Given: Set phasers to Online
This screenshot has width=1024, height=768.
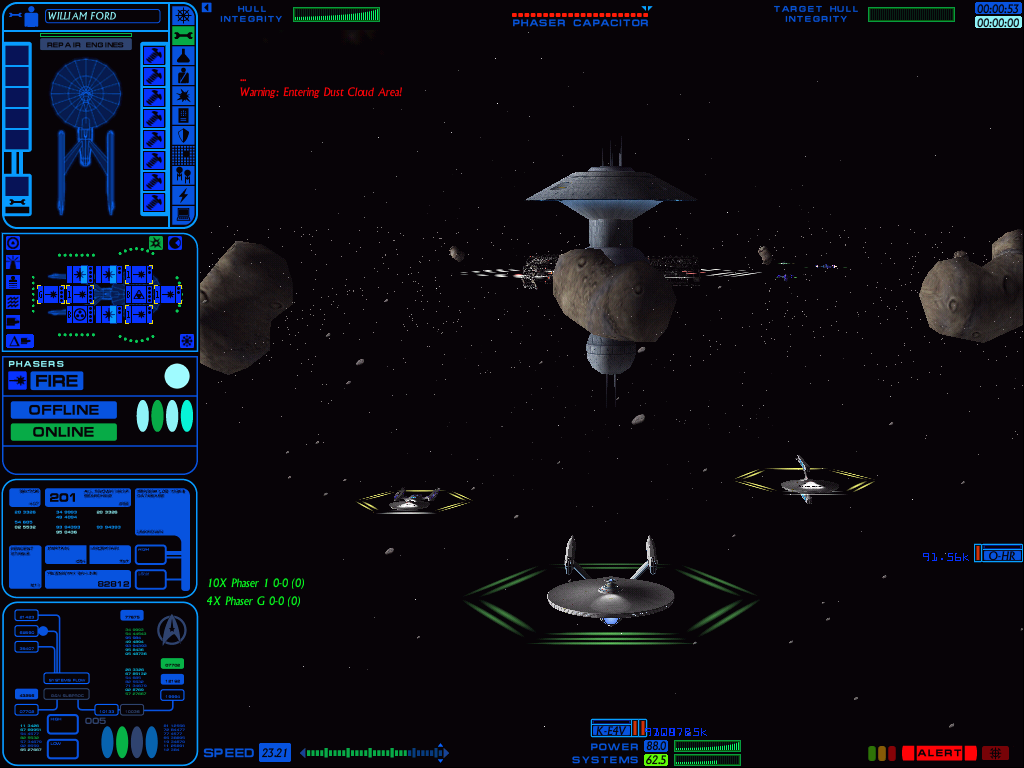Looking at the screenshot, I should tap(64, 432).
